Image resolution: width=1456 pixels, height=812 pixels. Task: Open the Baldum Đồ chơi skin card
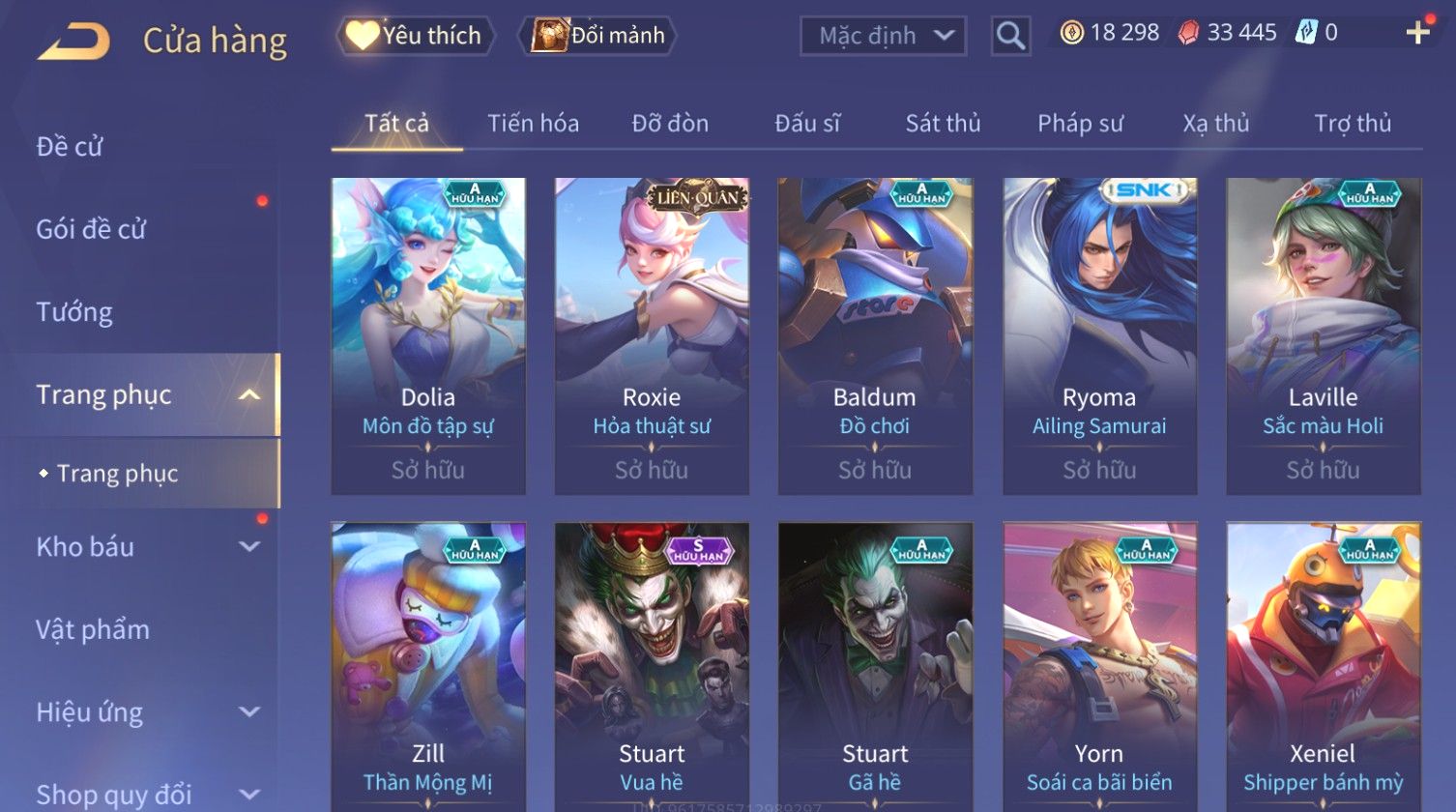(875, 335)
